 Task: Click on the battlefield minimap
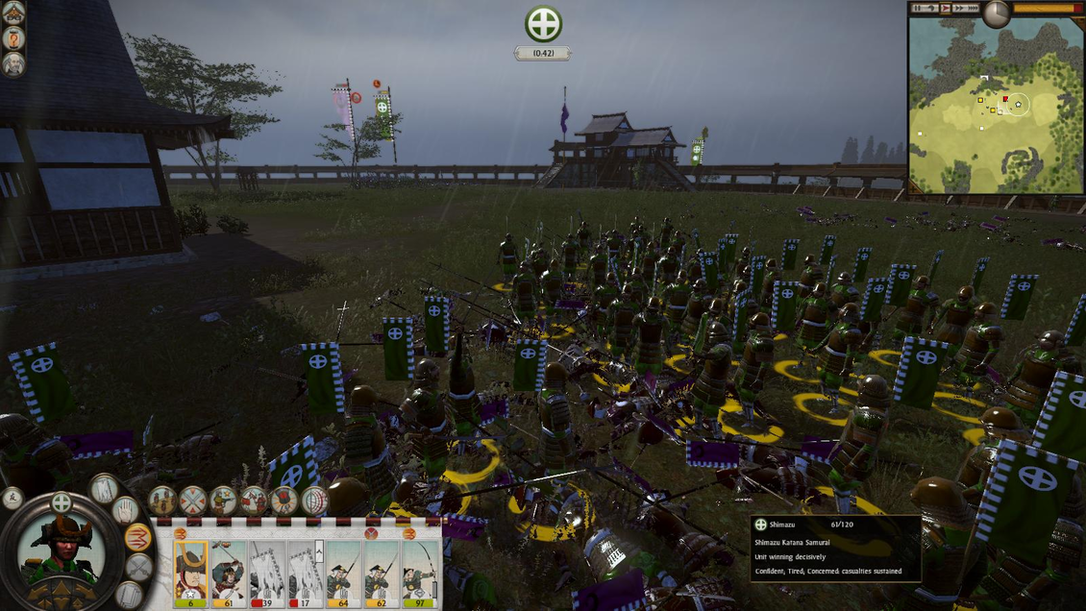[996, 106]
